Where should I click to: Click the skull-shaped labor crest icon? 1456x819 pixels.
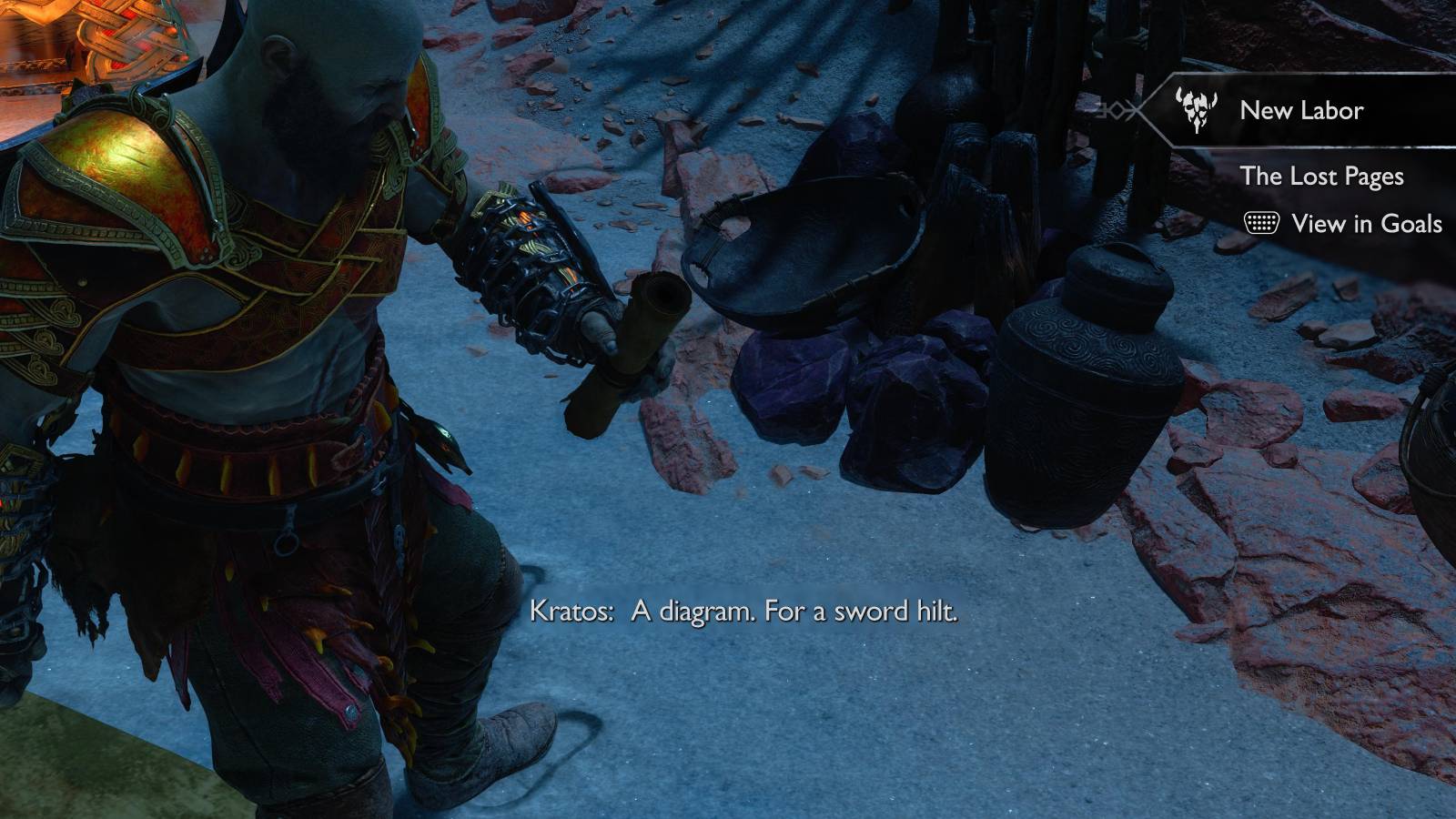point(1196,111)
